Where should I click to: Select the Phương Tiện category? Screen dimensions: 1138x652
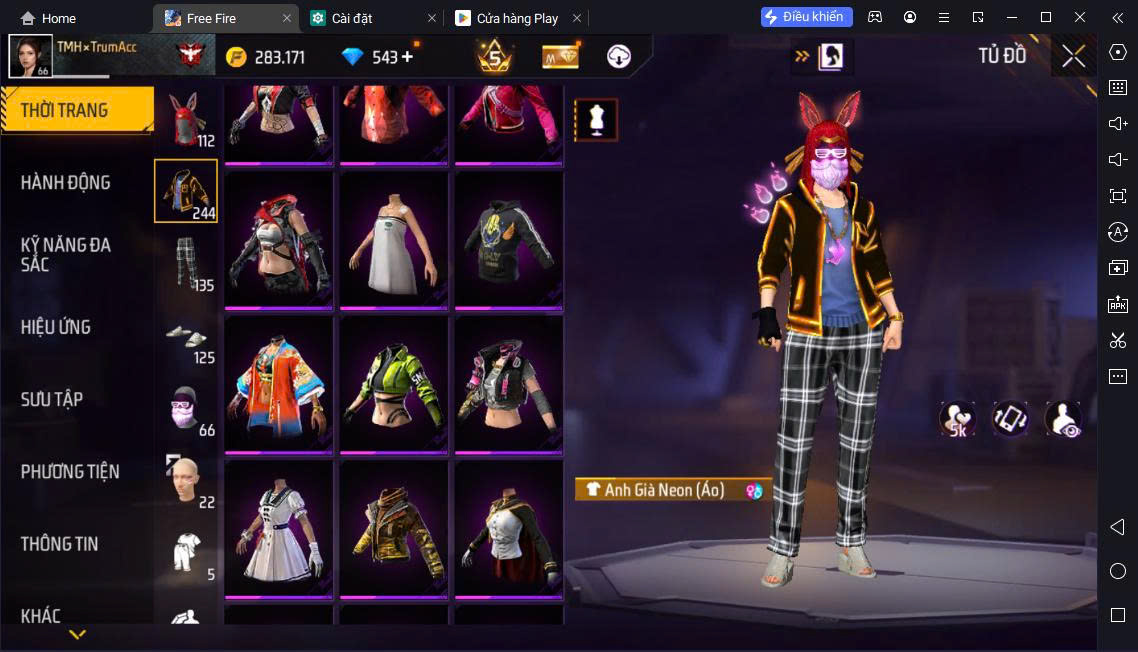[70, 471]
